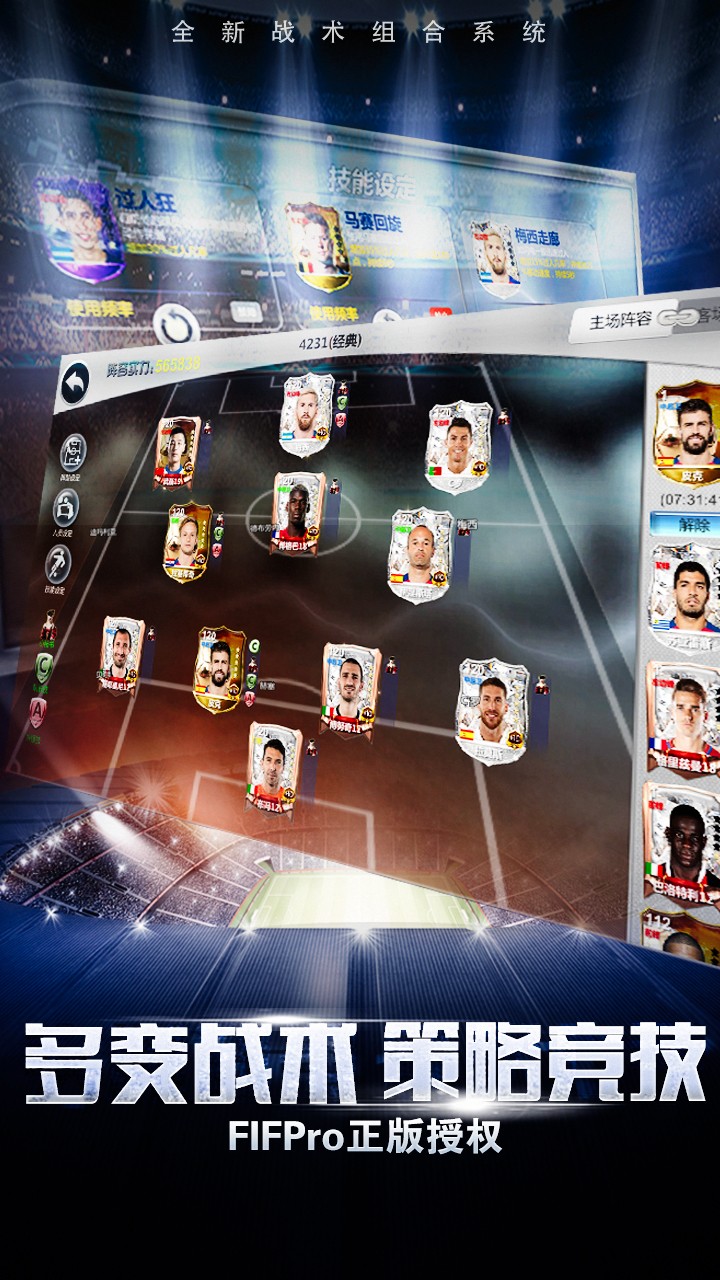Pick the 拉莫斯 defender card
Image resolution: width=720 pixels, height=1280 pixels.
point(490,708)
